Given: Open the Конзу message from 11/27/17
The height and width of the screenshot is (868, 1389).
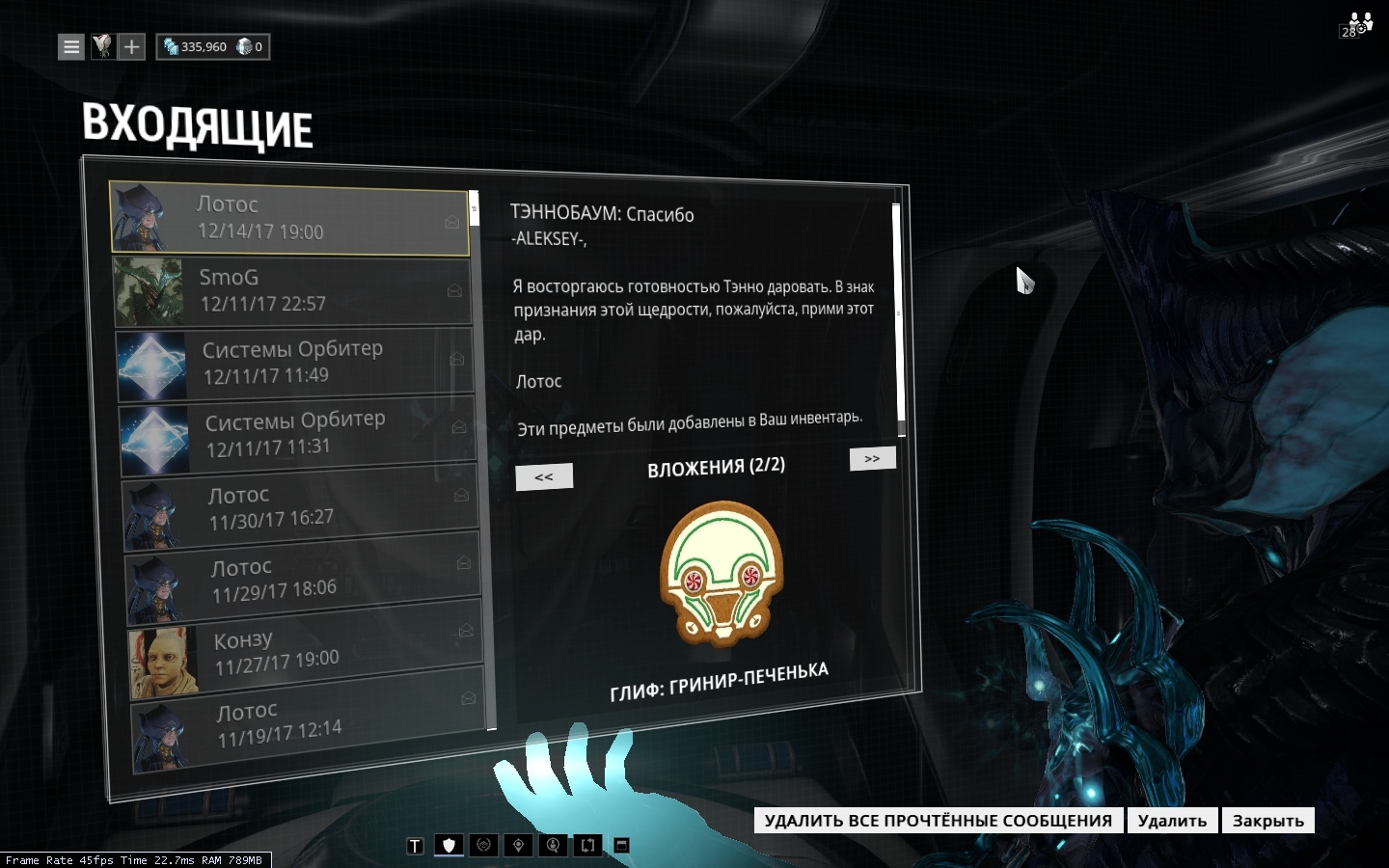Looking at the screenshot, I should (304, 651).
